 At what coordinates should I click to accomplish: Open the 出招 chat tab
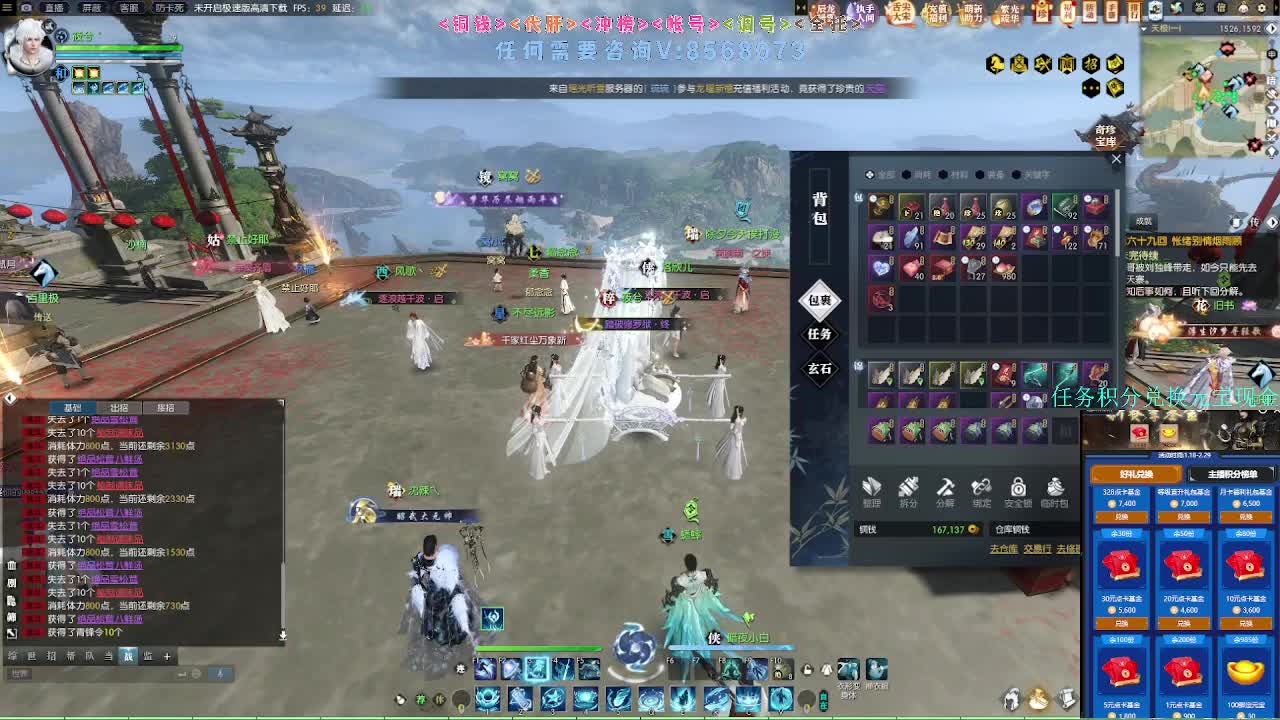(x=117, y=407)
